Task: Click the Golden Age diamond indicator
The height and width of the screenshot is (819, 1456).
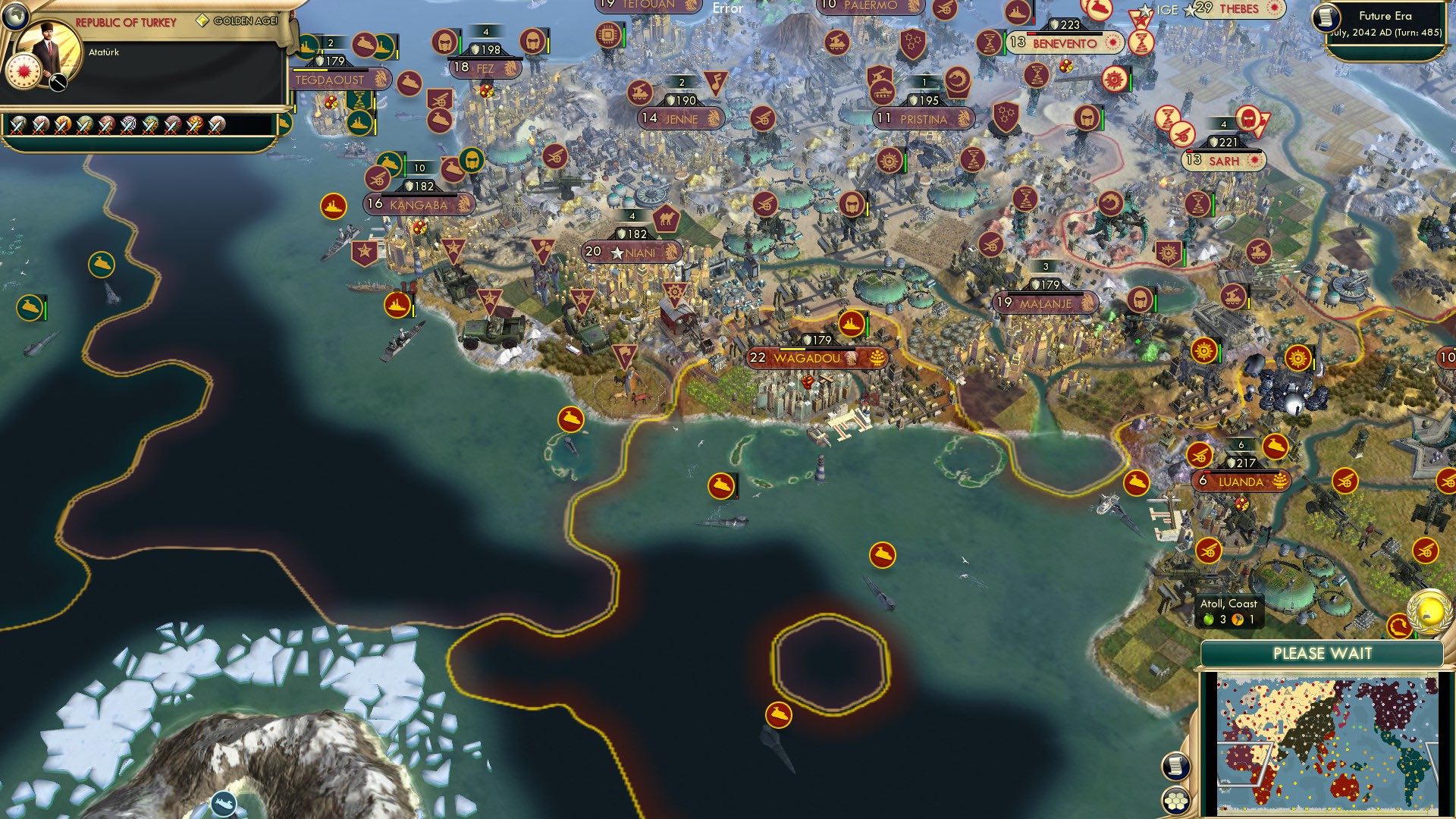Action: [x=203, y=20]
